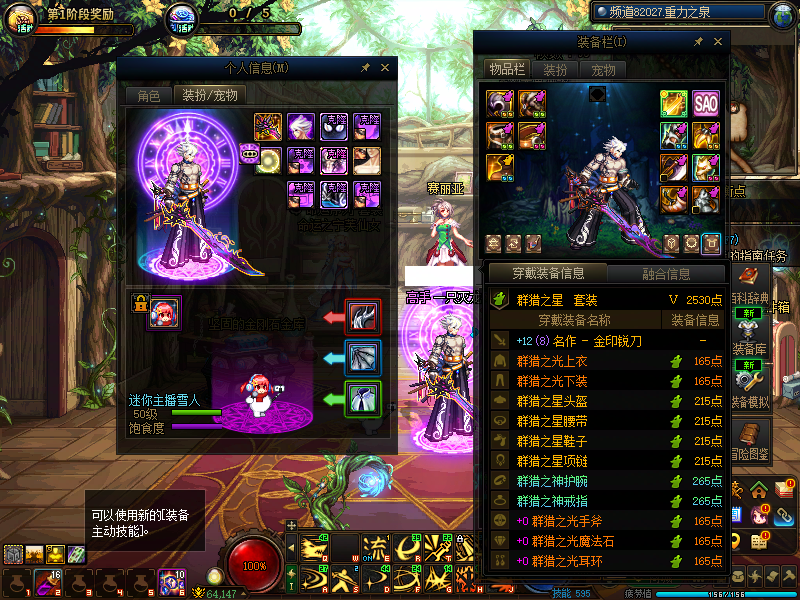This screenshot has width=800, height=600.
Task: Open the 冒险图鉴 adventure book
Action: (750, 440)
